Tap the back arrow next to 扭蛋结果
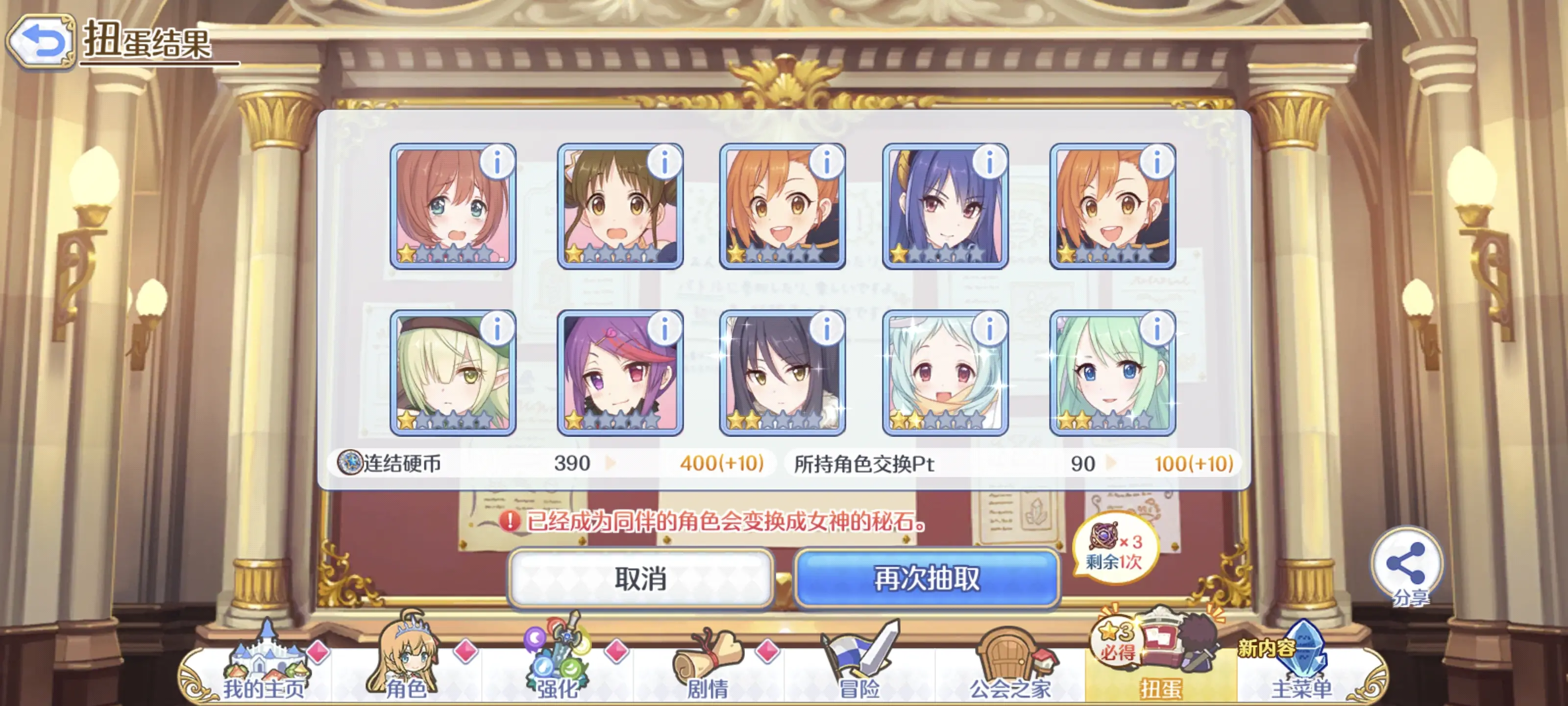Screen dimensions: 1568x706 click(41, 41)
